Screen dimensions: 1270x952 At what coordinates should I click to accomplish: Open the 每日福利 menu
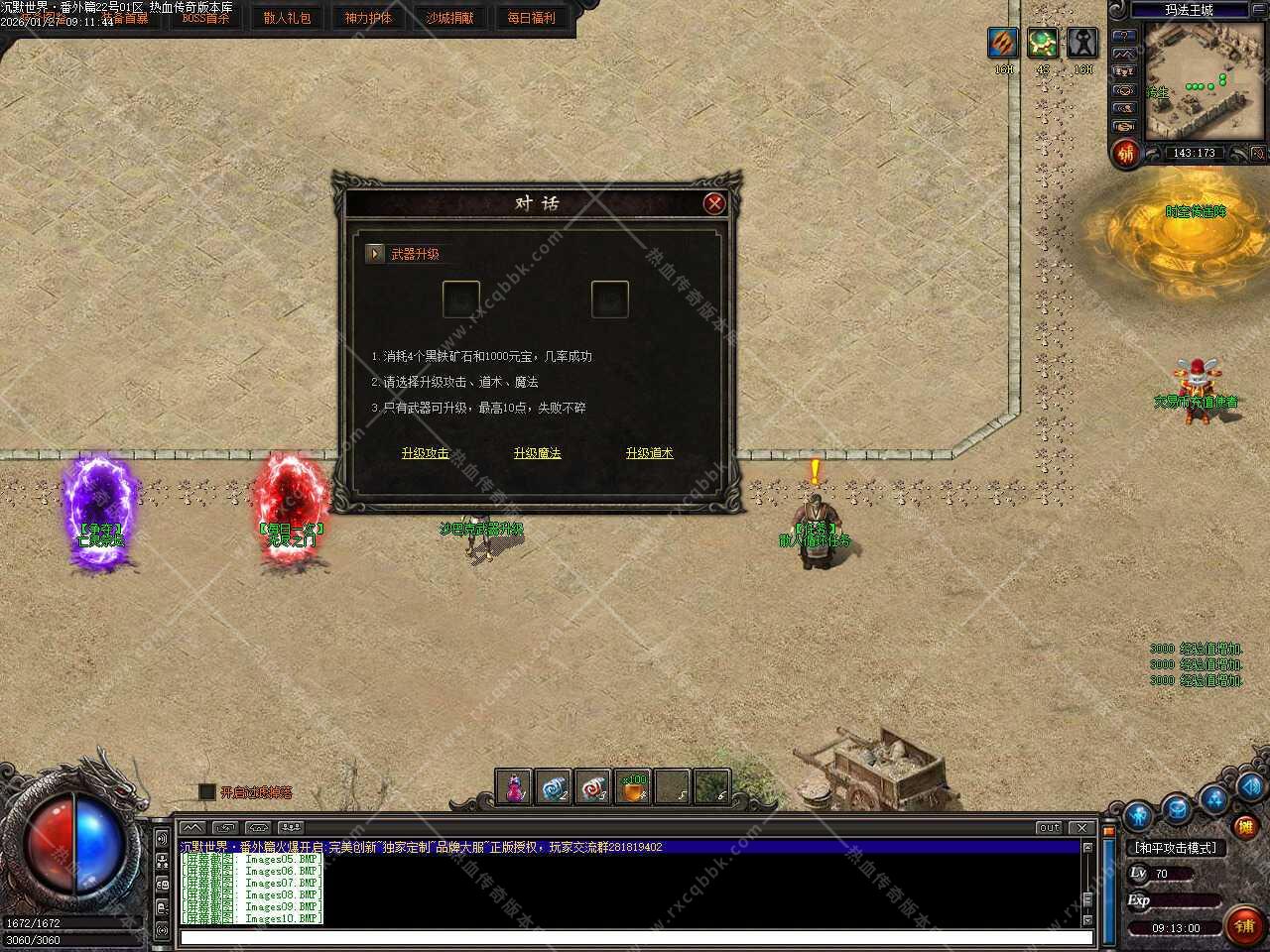tap(531, 18)
